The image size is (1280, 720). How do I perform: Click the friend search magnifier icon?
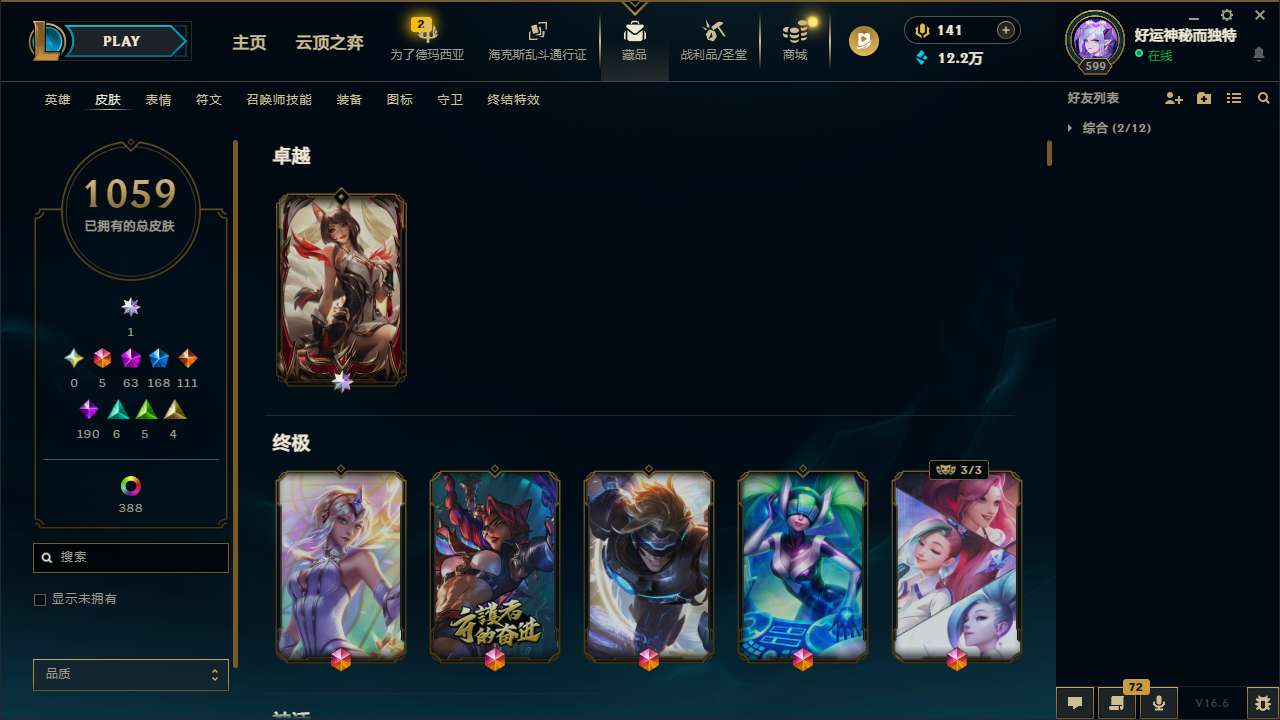[1263, 98]
